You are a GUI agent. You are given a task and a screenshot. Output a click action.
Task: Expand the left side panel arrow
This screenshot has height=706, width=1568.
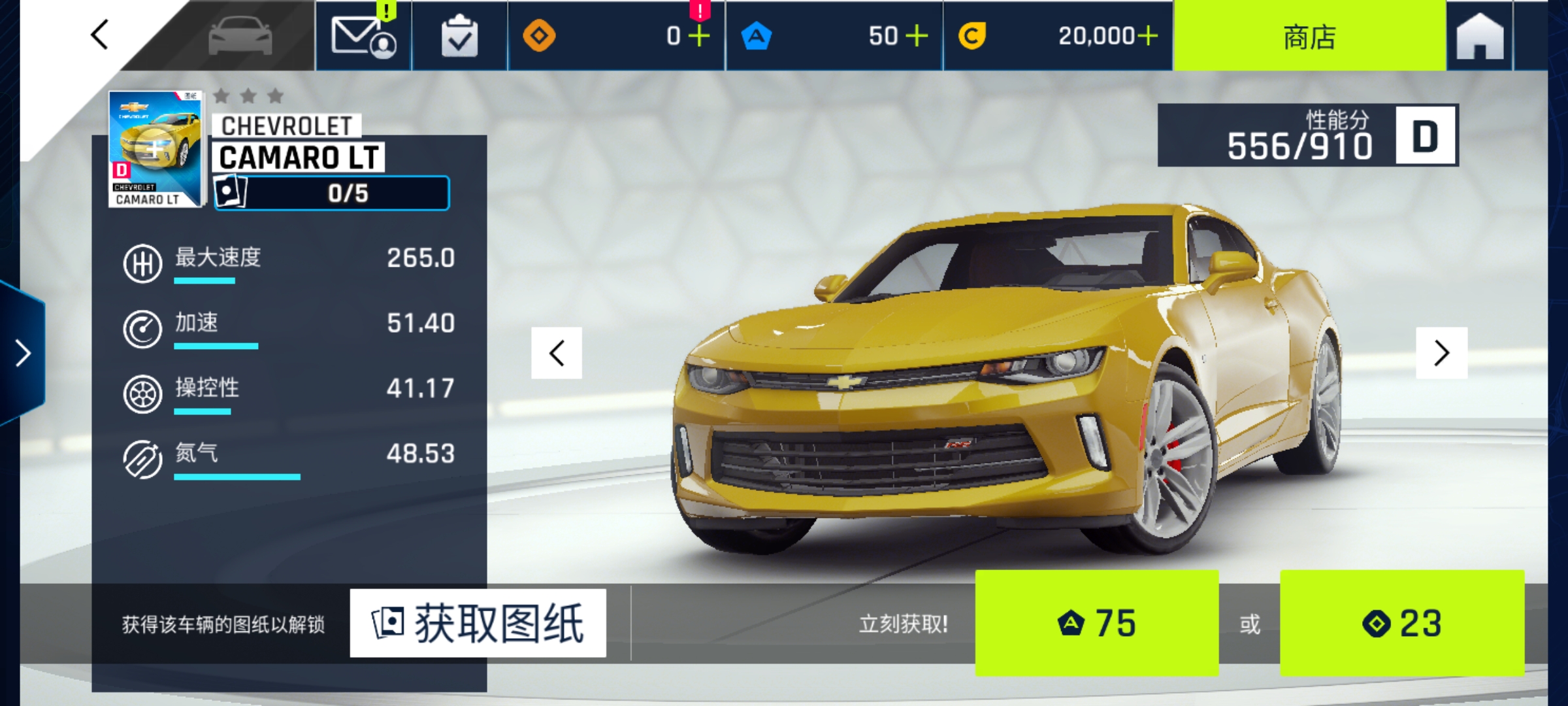[x=24, y=353]
